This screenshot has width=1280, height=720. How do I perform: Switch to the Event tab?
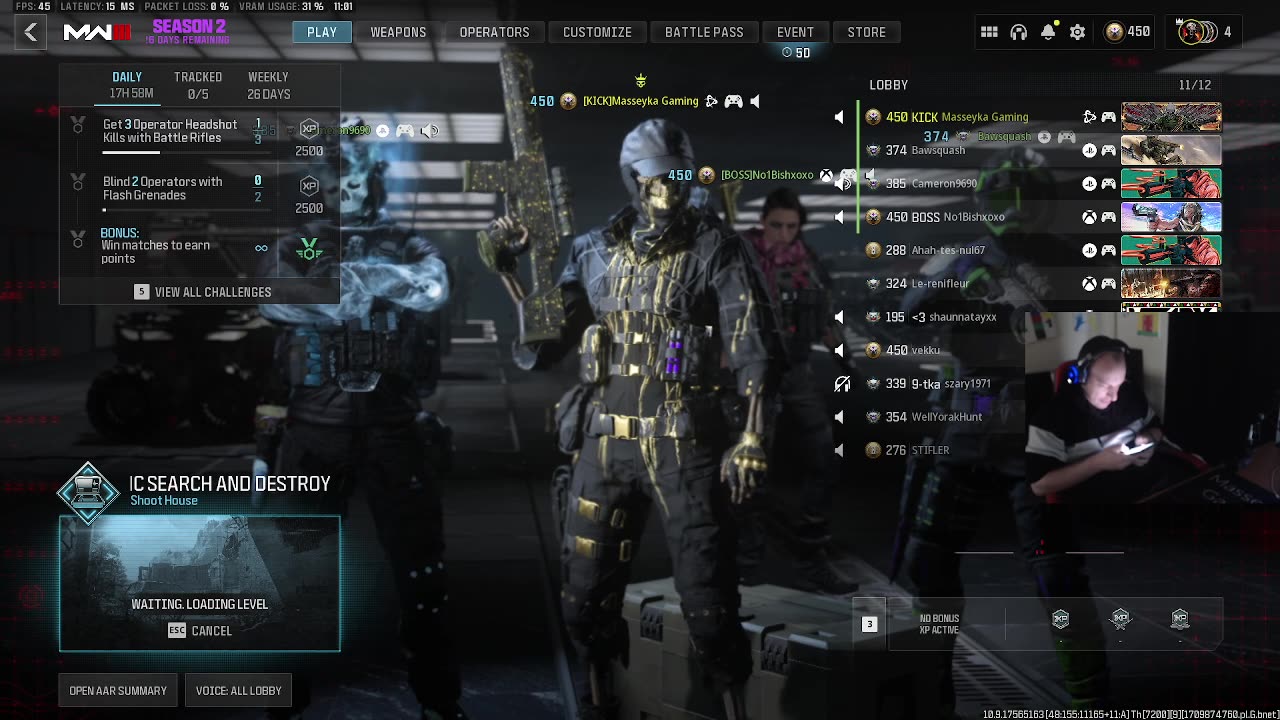(x=795, y=32)
